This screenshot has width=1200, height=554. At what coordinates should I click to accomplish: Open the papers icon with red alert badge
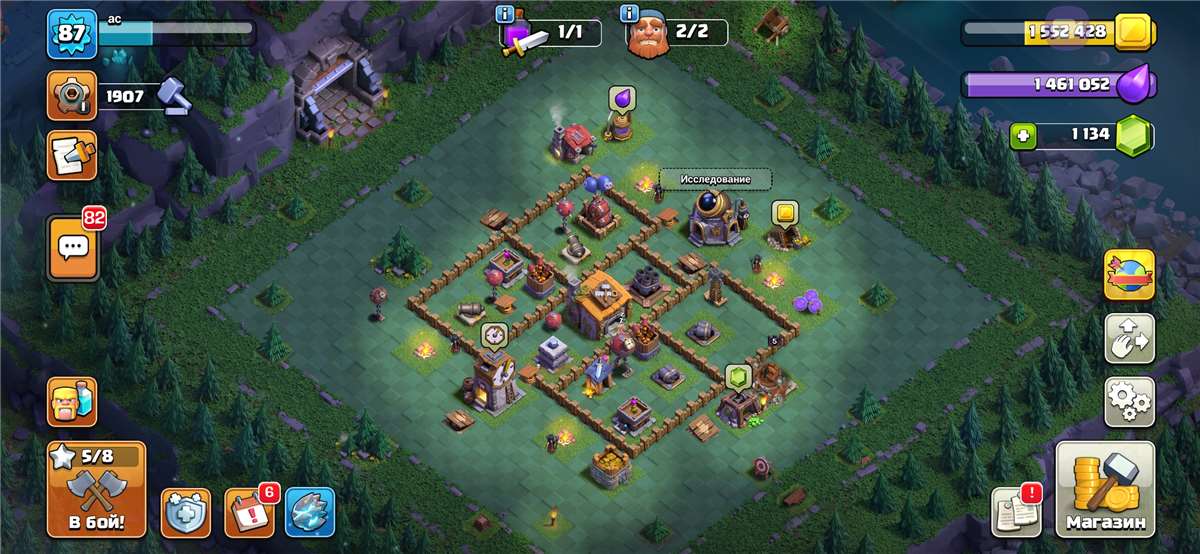1015,513
